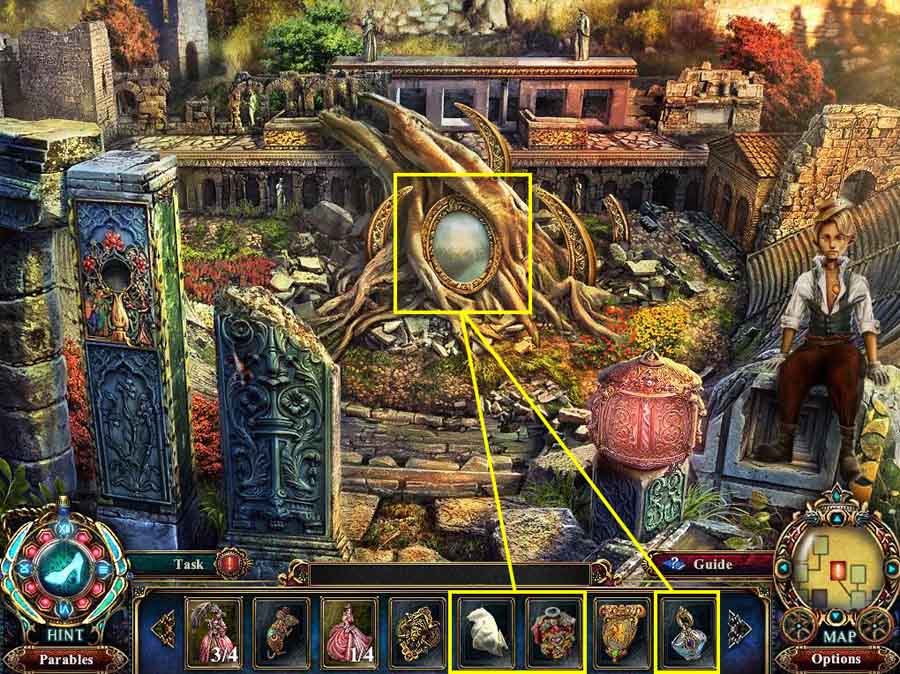The image size is (900, 674).
Task: Open the Options menu
Action: 836,659
